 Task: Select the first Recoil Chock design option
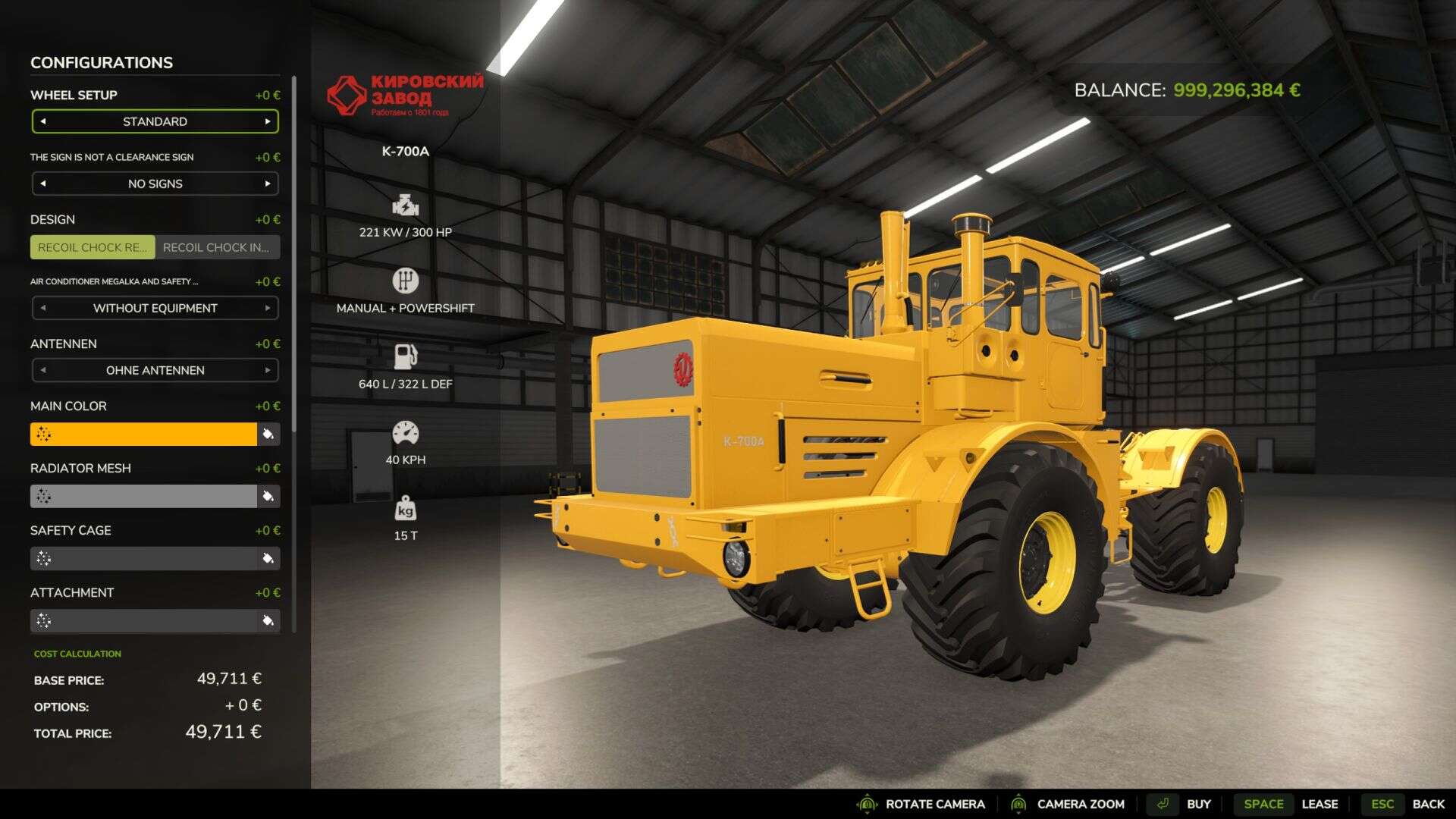[93, 247]
